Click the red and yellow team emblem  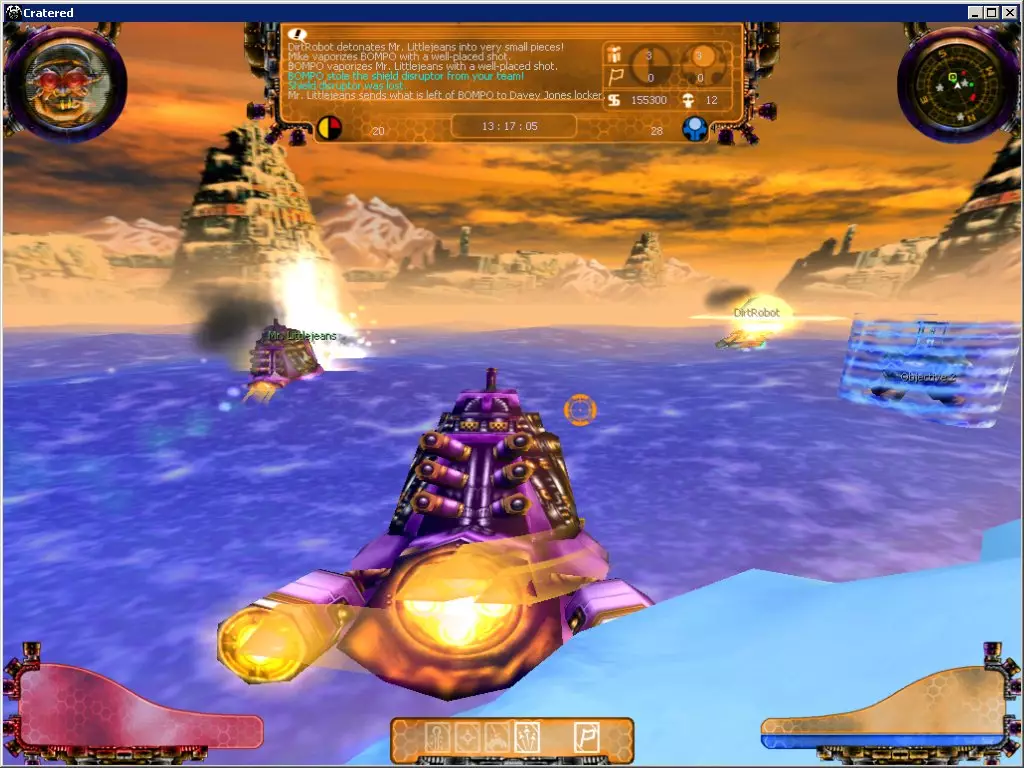pyautogui.click(x=328, y=128)
